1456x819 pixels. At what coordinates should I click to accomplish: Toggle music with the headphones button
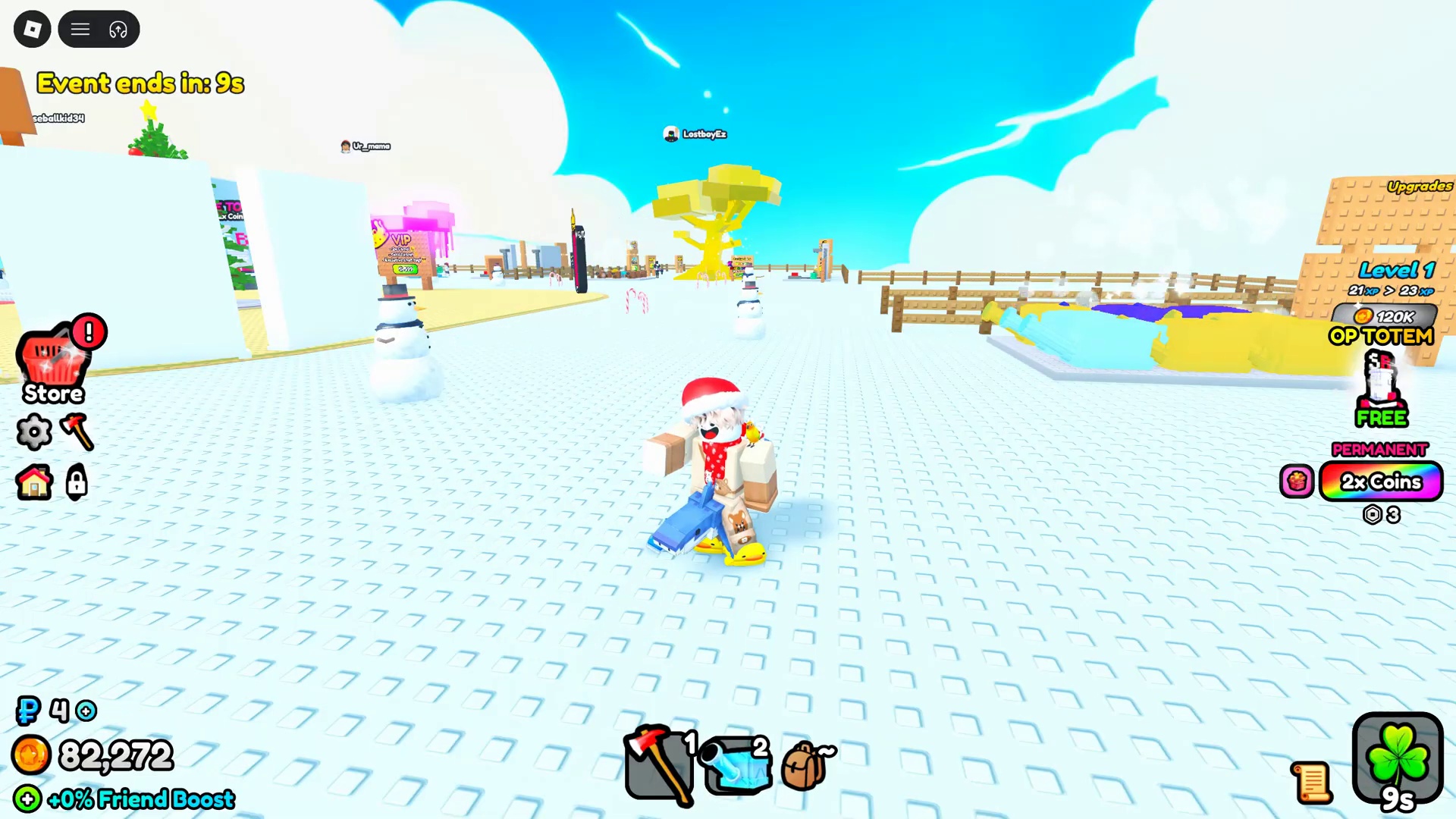(118, 29)
